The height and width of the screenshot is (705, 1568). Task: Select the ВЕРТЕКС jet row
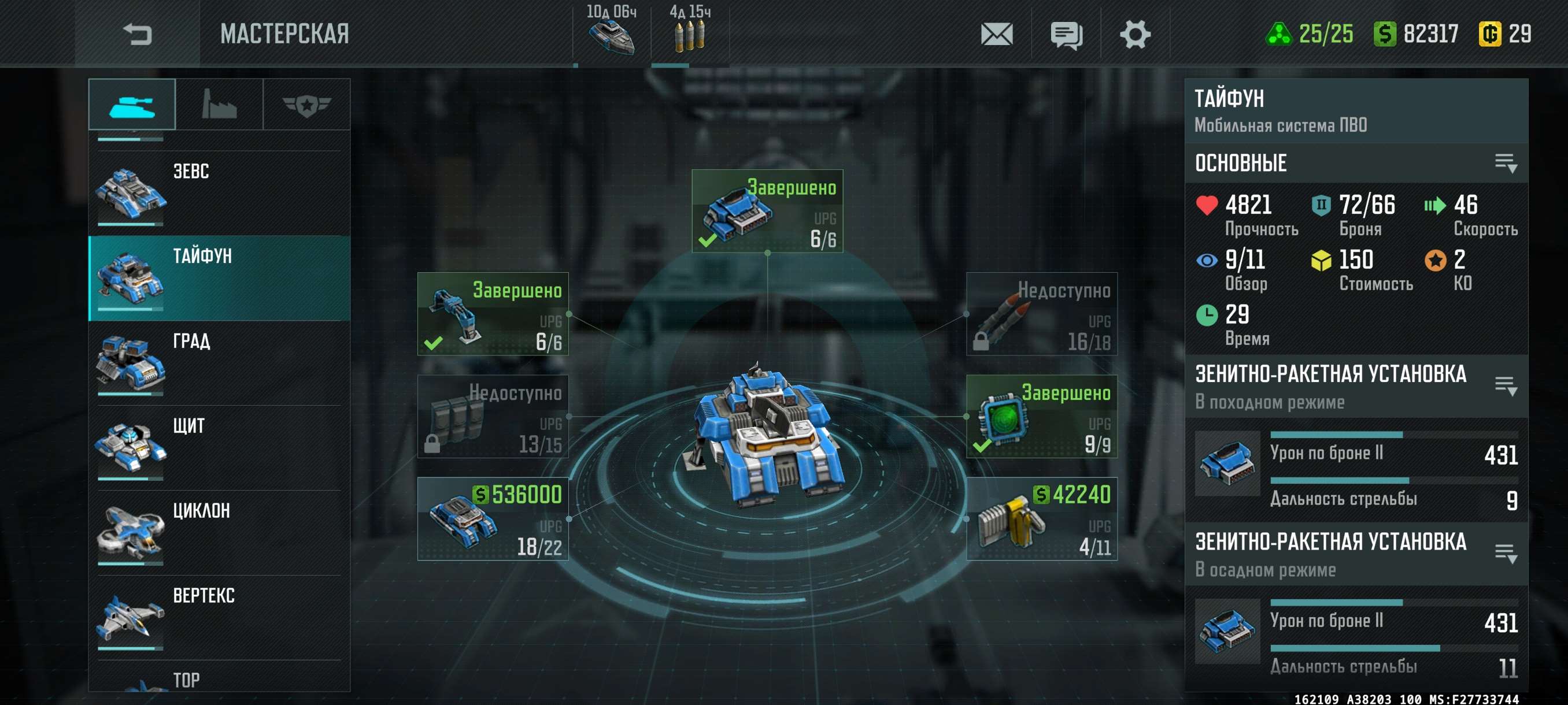coord(219,617)
